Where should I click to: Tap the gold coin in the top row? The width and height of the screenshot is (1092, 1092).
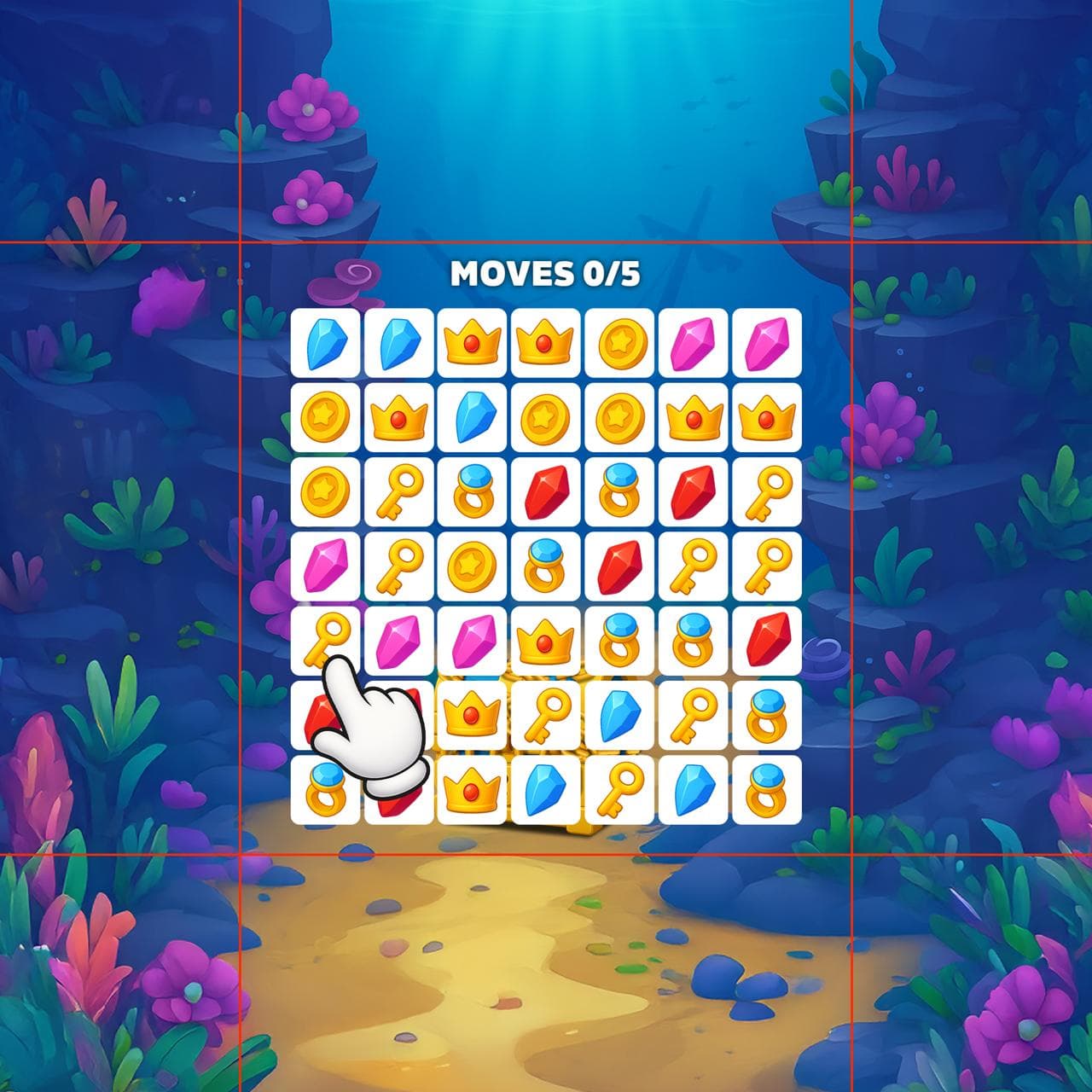click(x=619, y=341)
